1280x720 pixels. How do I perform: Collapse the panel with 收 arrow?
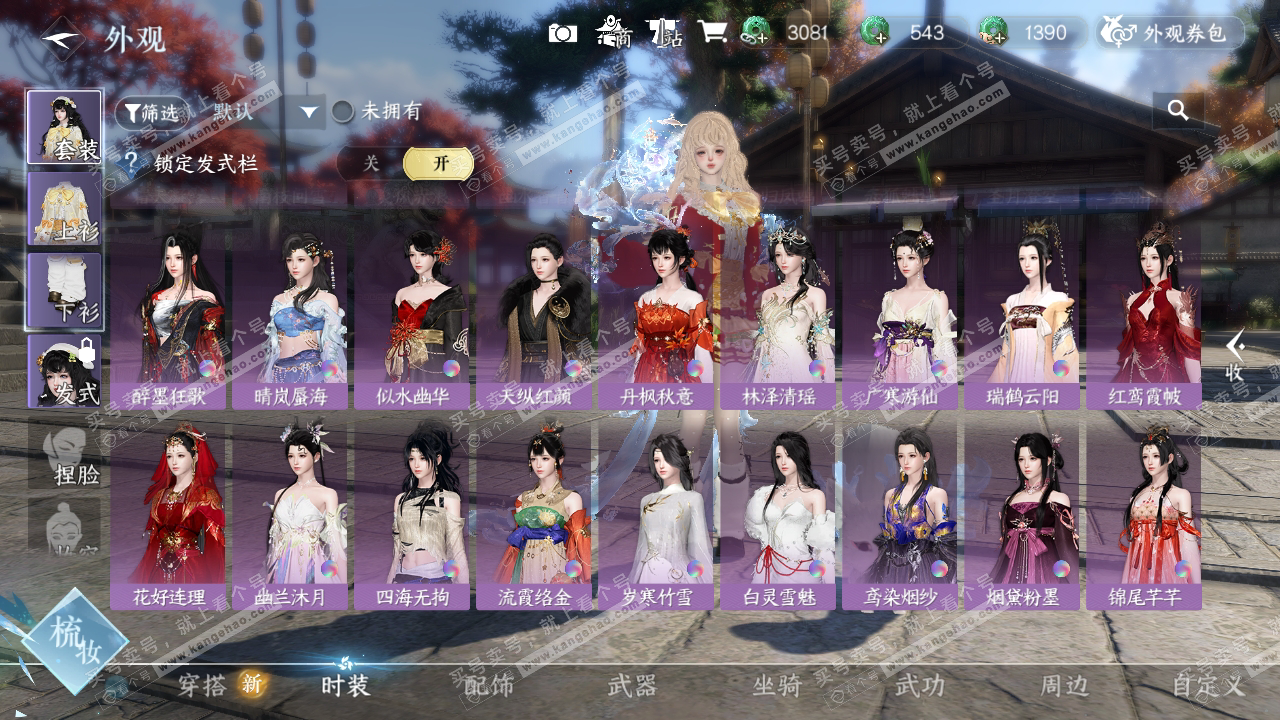coord(1236,355)
